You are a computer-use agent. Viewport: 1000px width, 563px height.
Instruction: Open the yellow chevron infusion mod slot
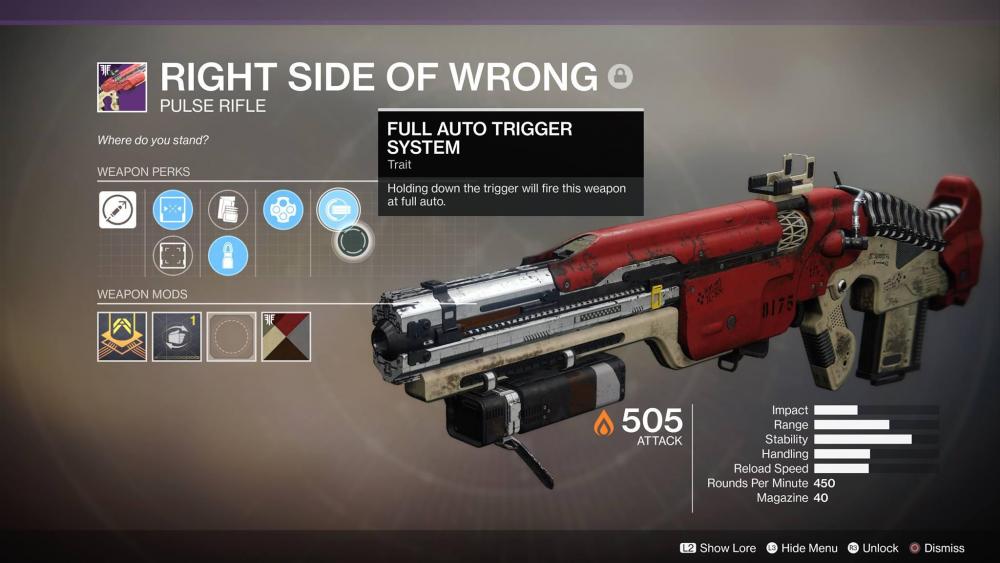pos(122,337)
